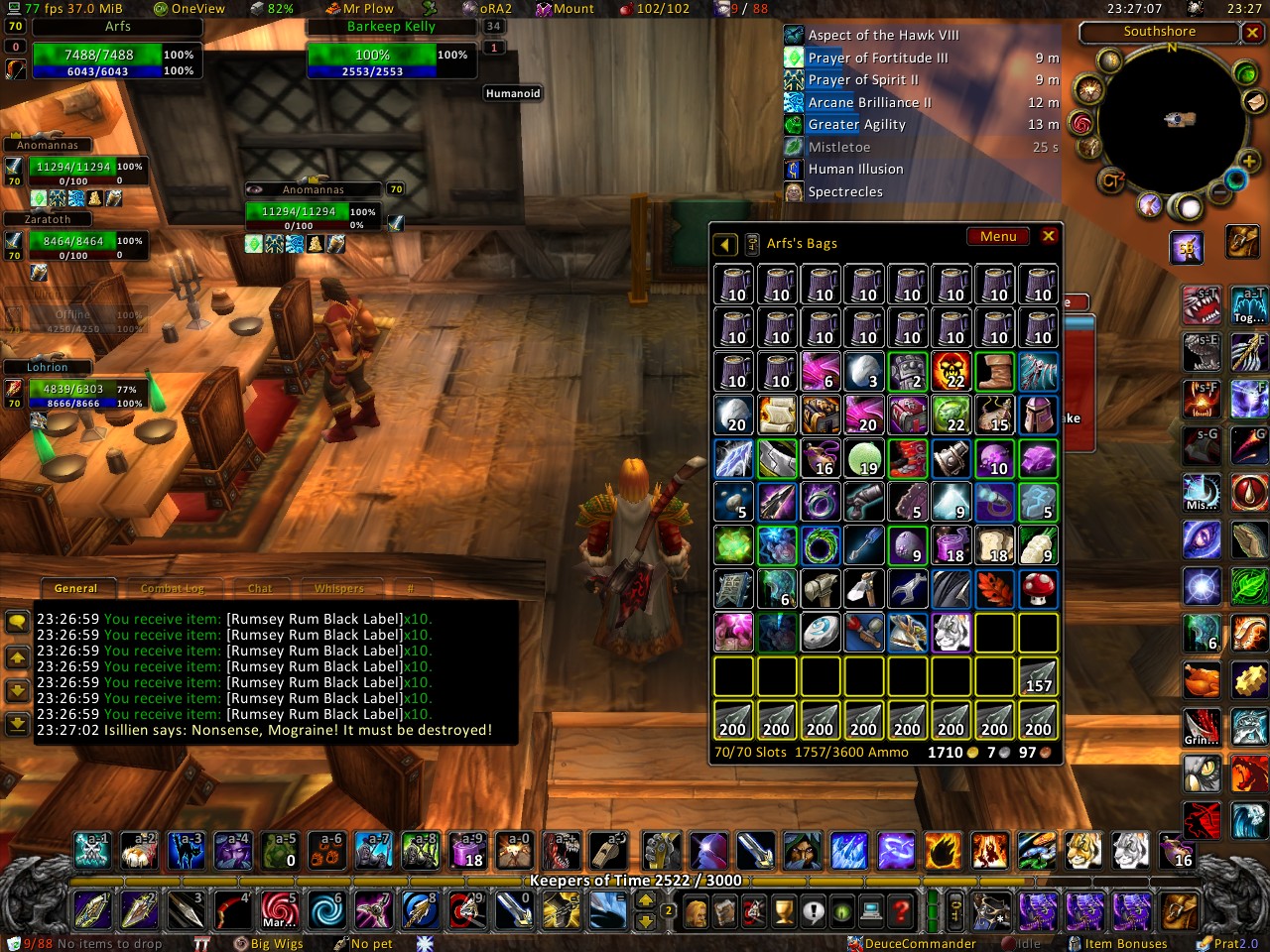The height and width of the screenshot is (952, 1270).
Task: Close the Southshore minimap header
Action: tap(1252, 33)
